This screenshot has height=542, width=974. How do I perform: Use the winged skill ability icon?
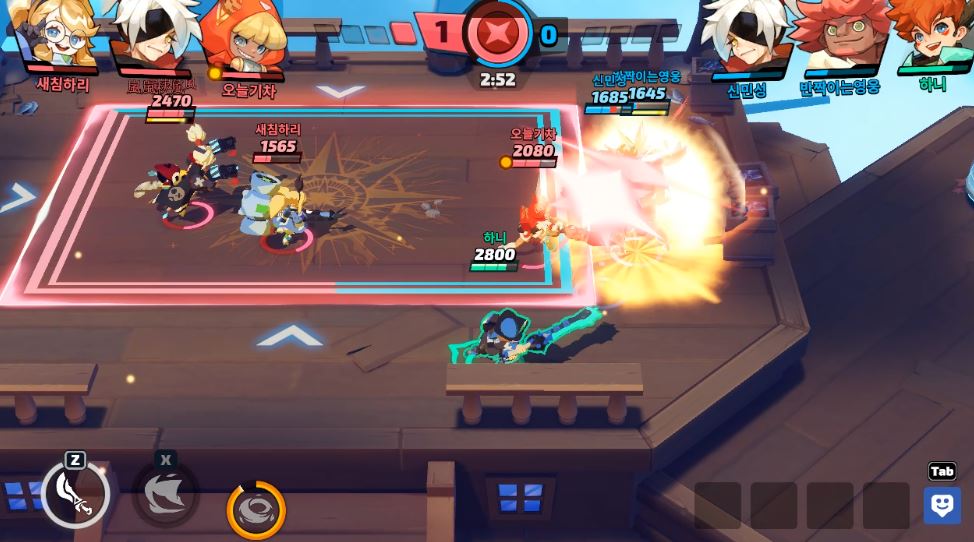(166, 493)
